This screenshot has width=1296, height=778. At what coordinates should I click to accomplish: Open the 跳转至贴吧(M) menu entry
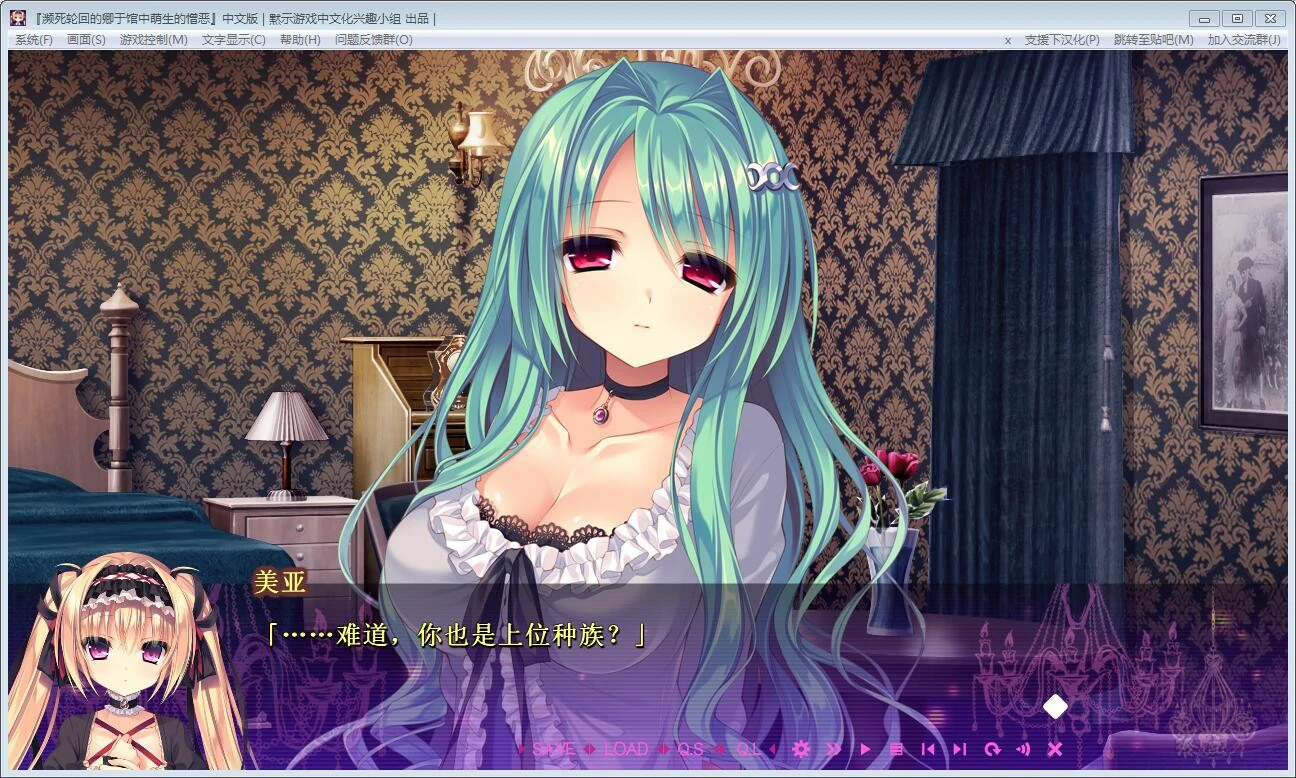1153,40
